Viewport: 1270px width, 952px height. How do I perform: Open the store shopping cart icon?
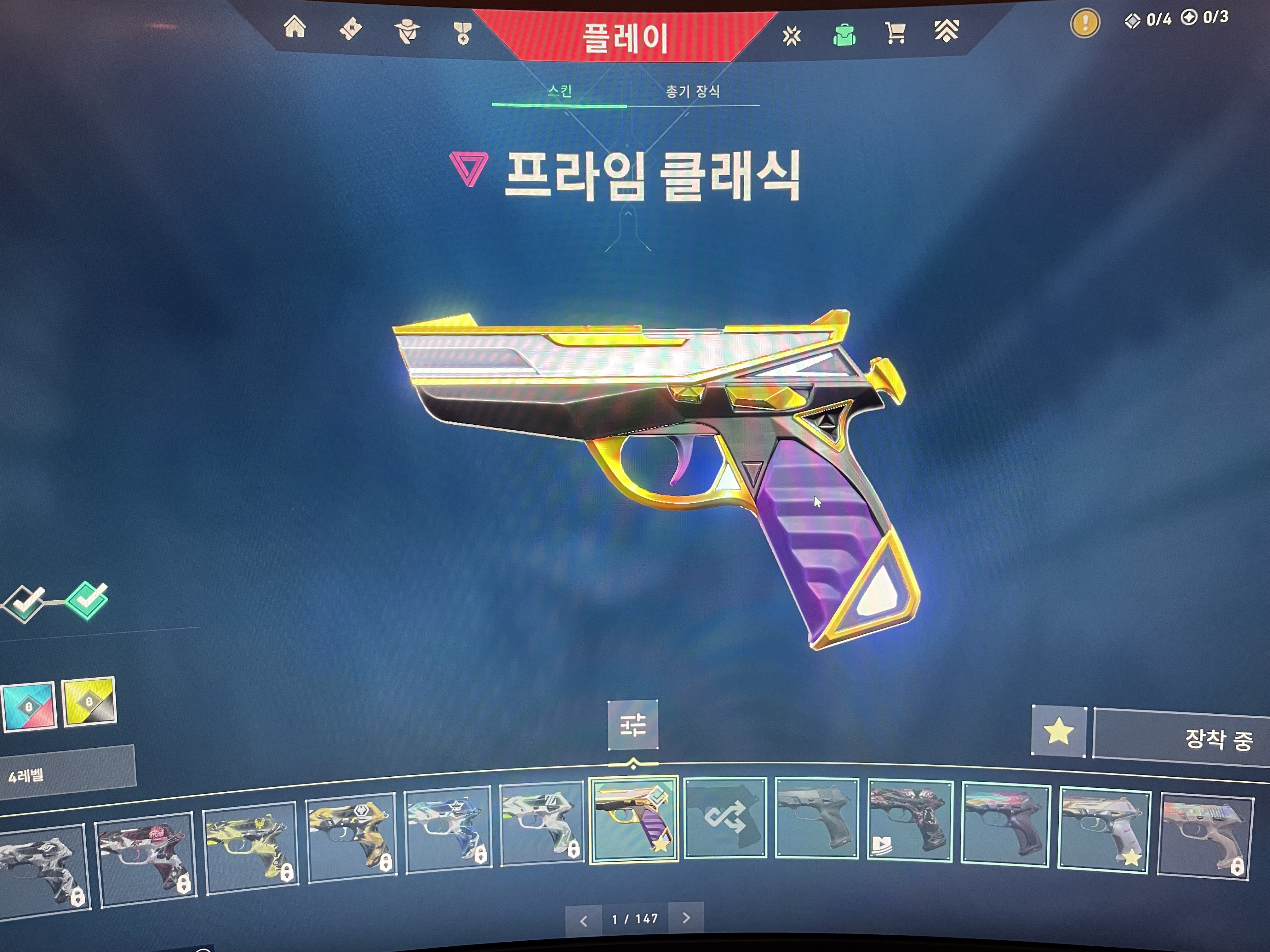tap(895, 33)
